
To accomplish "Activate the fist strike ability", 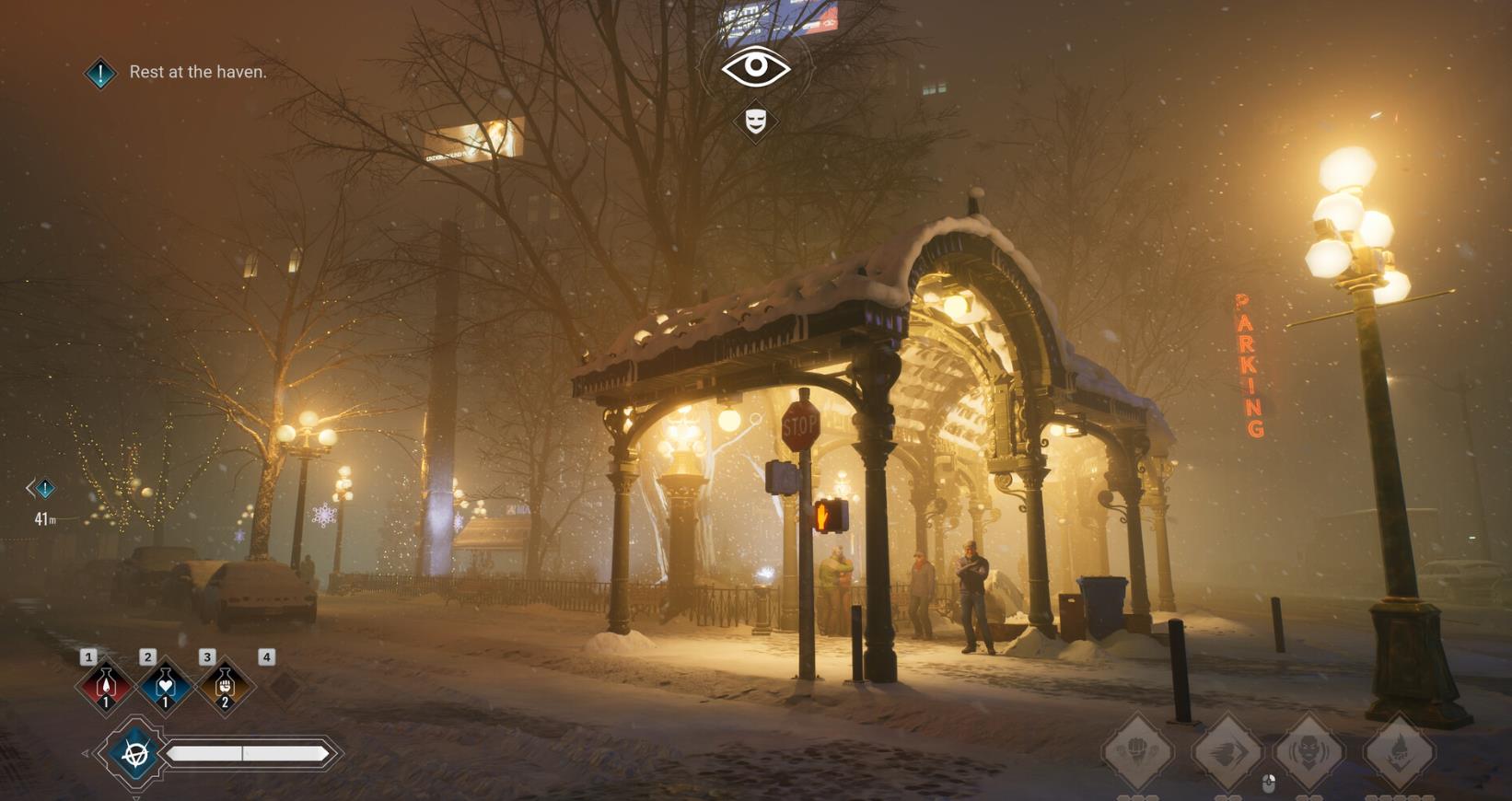I will 1138,751.
